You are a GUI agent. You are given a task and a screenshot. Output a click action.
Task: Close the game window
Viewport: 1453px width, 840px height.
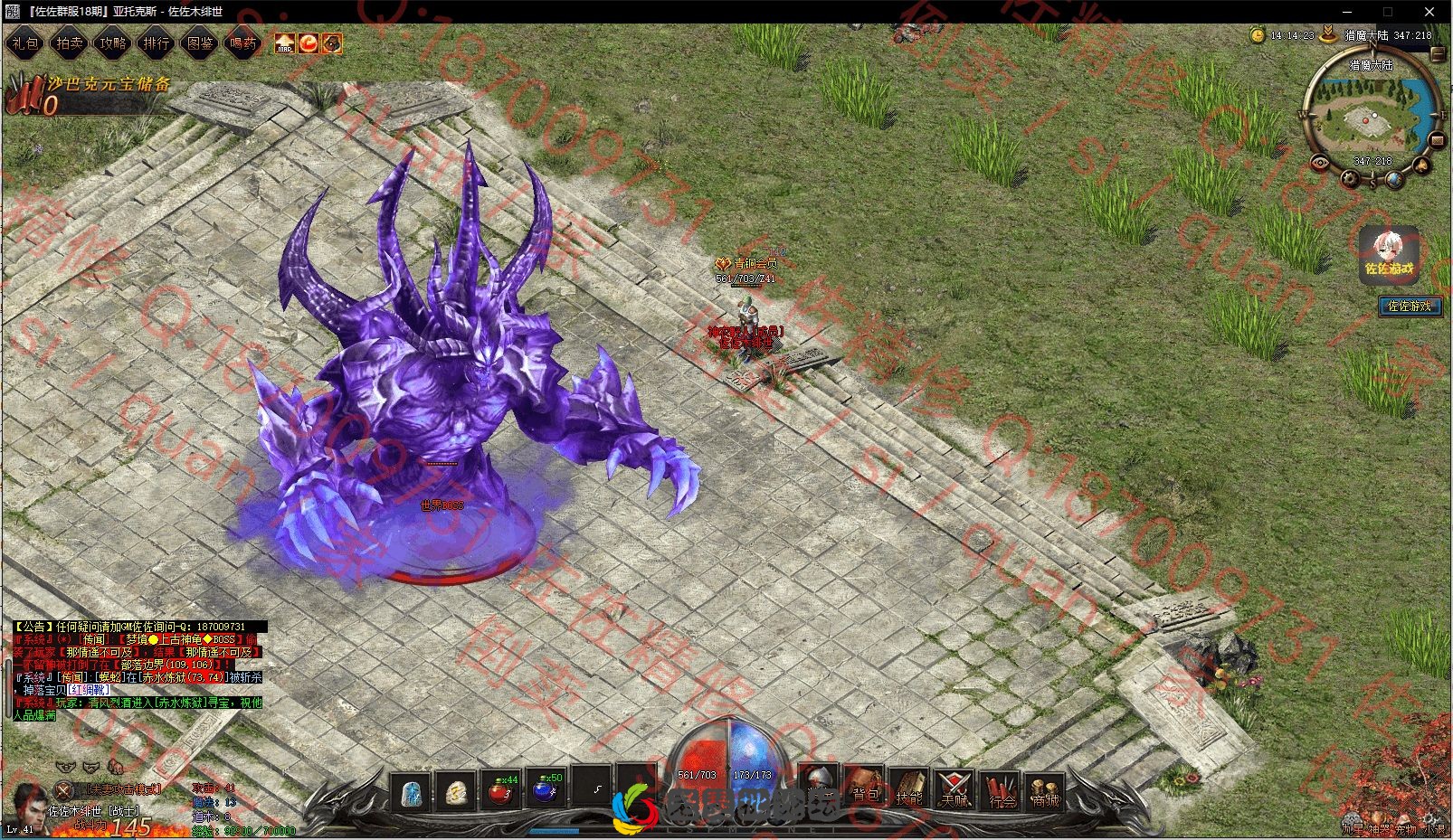pyautogui.click(x=1429, y=12)
